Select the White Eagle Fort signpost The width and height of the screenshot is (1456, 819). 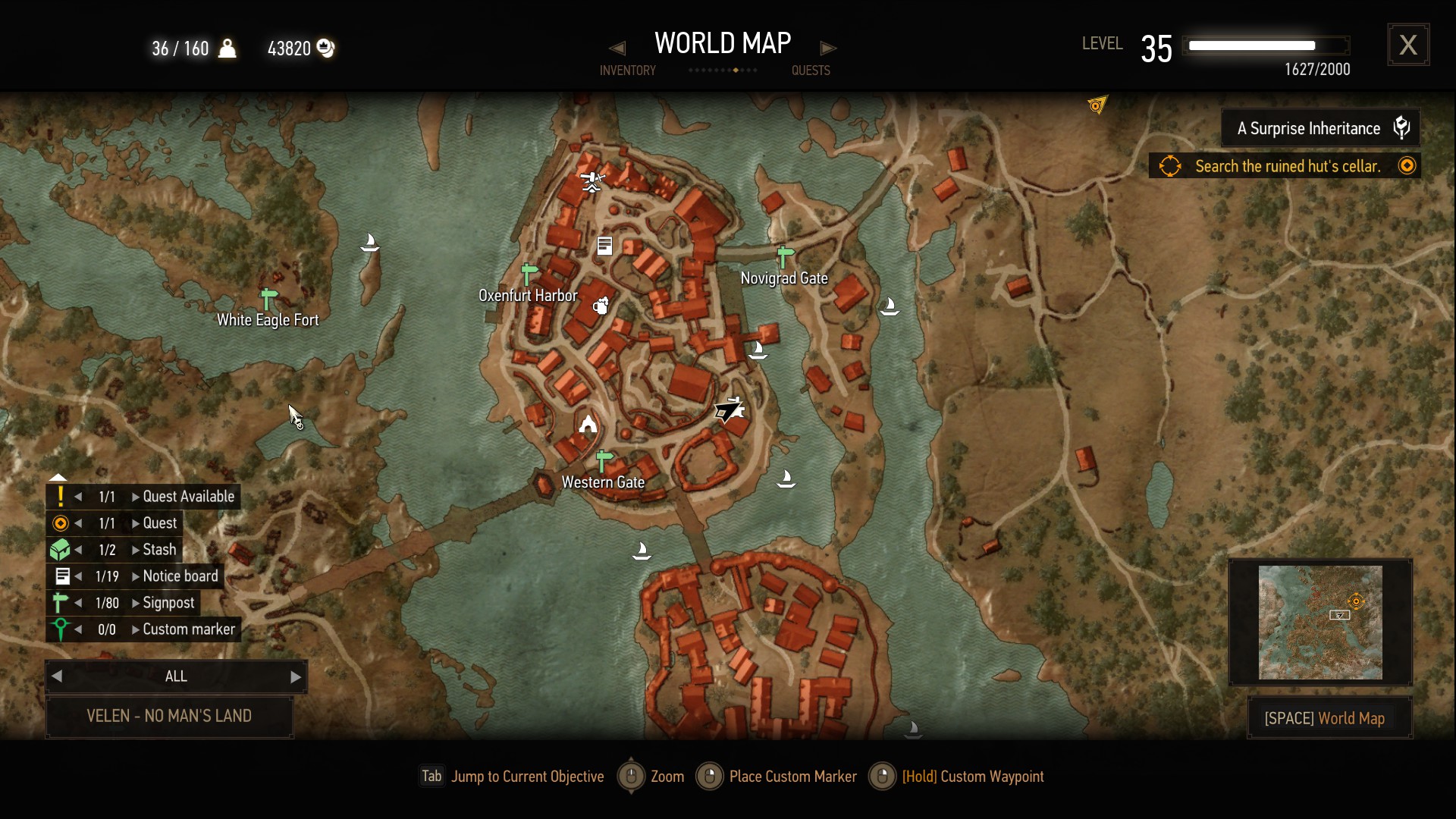[x=269, y=299]
